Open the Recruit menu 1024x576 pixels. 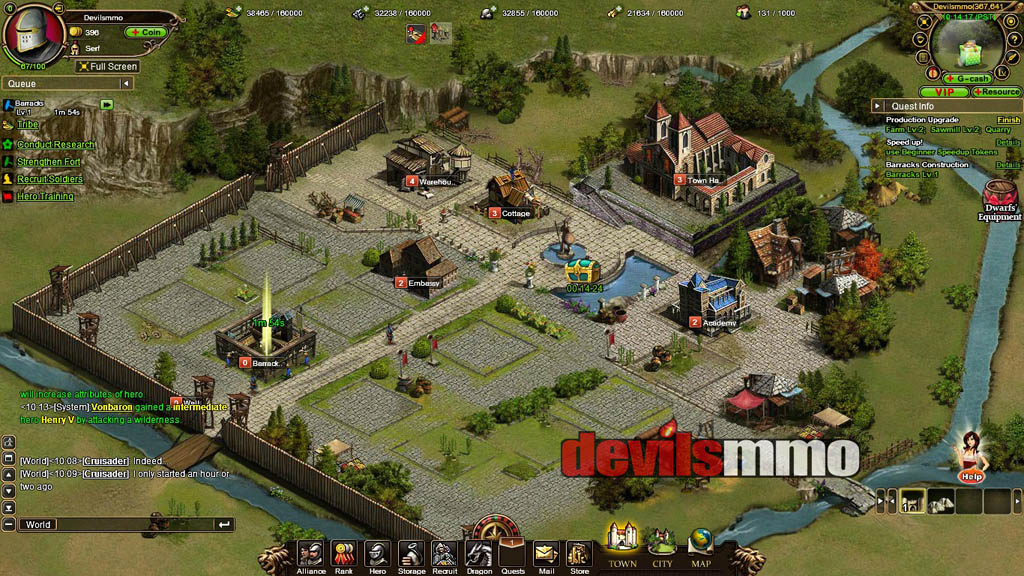(444, 554)
